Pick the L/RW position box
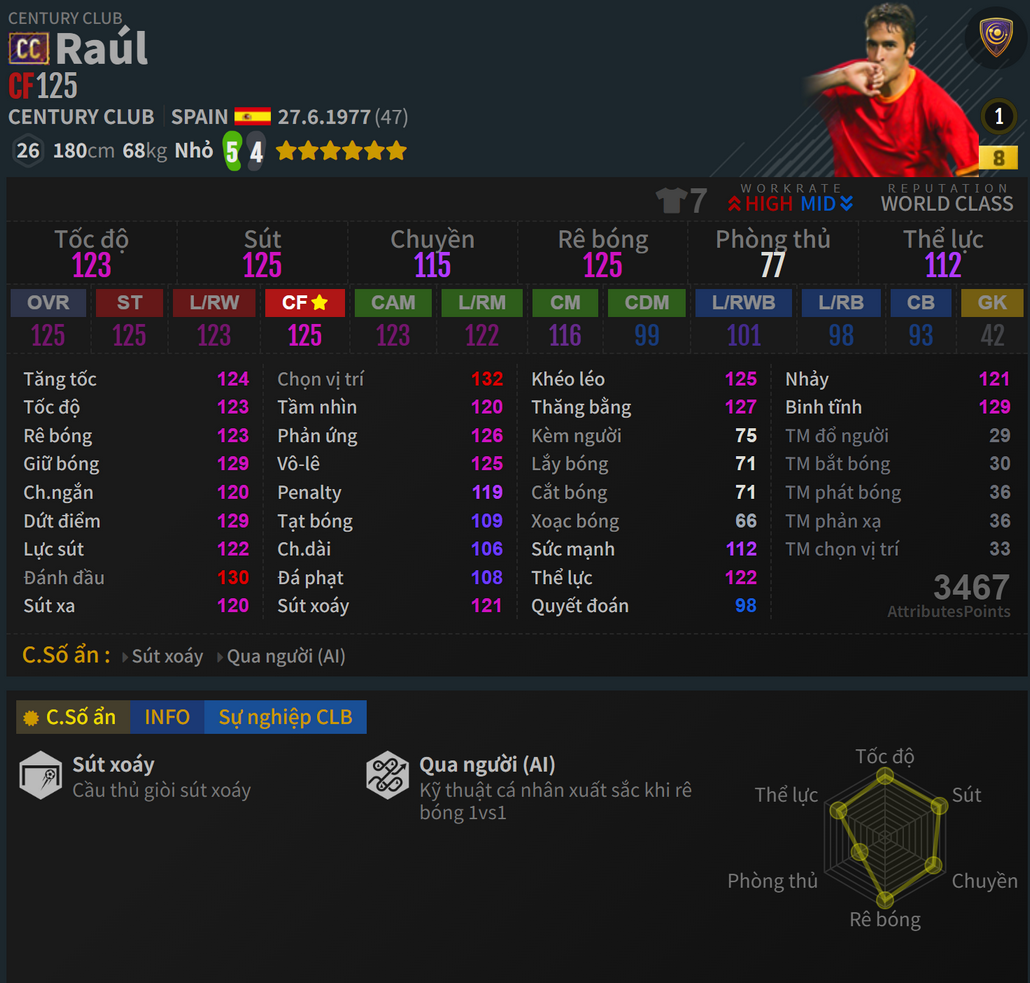 tap(213, 303)
